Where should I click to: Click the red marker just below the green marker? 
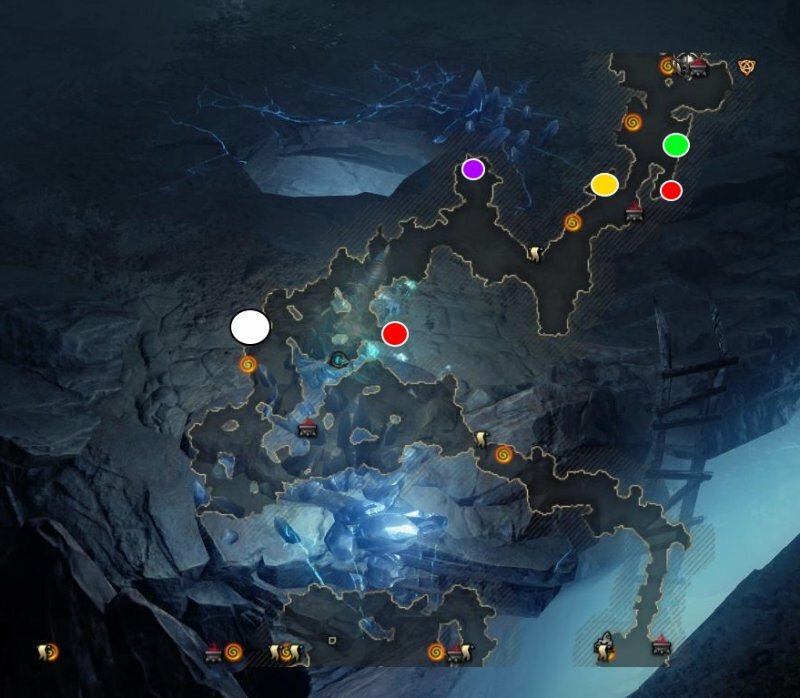point(671,190)
